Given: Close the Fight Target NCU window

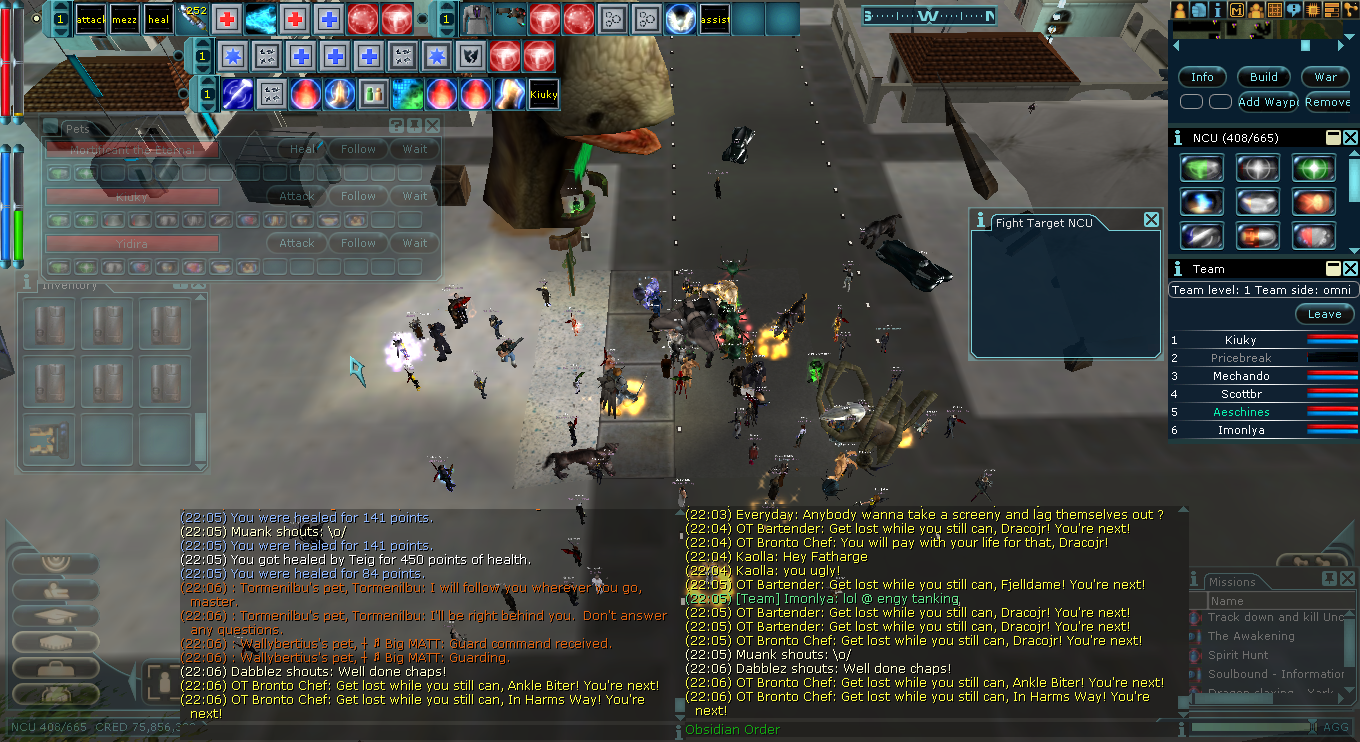Looking at the screenshot, I should coord(1151,220).
